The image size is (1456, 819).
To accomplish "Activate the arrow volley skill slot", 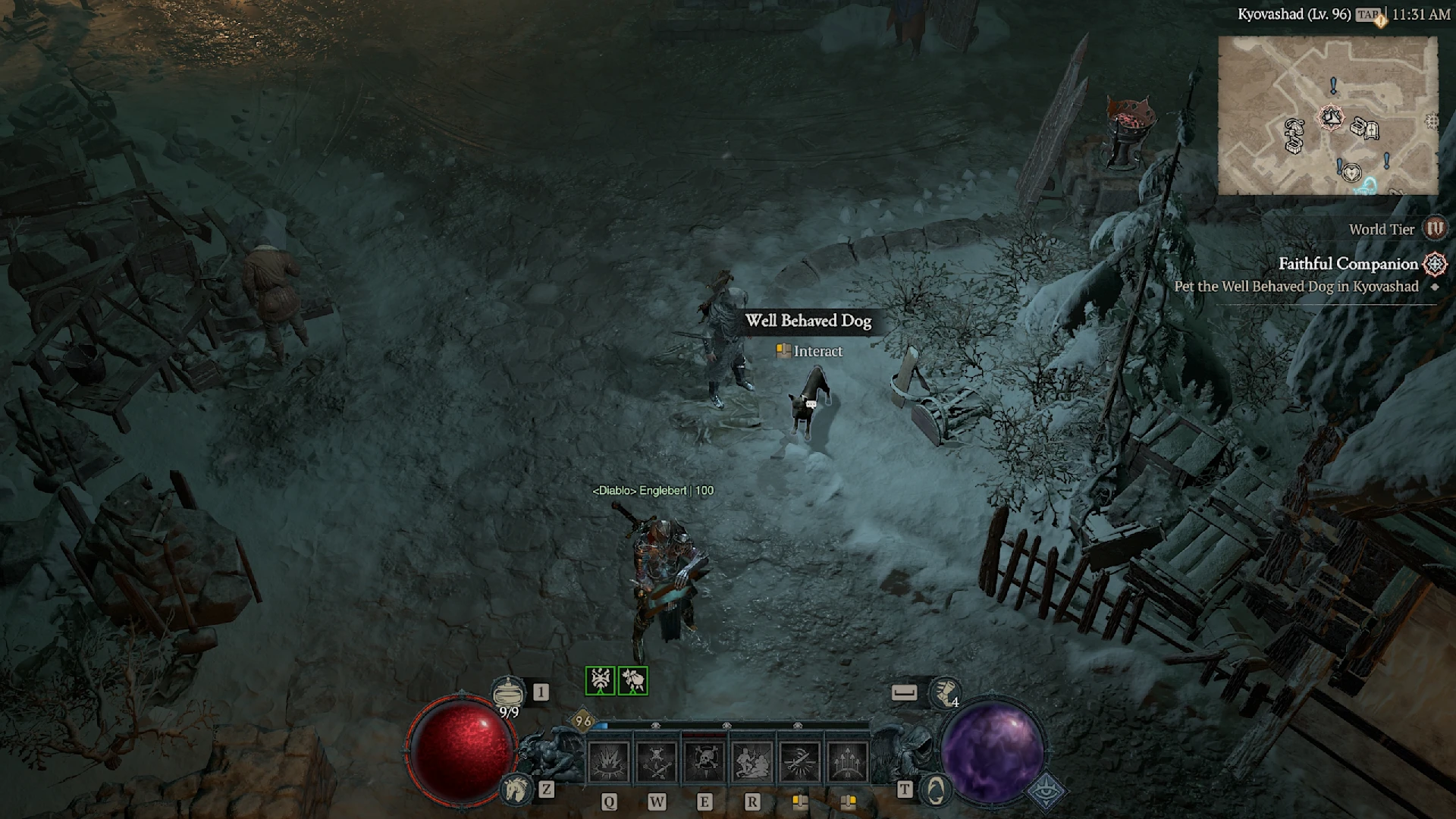I will 848,761.
